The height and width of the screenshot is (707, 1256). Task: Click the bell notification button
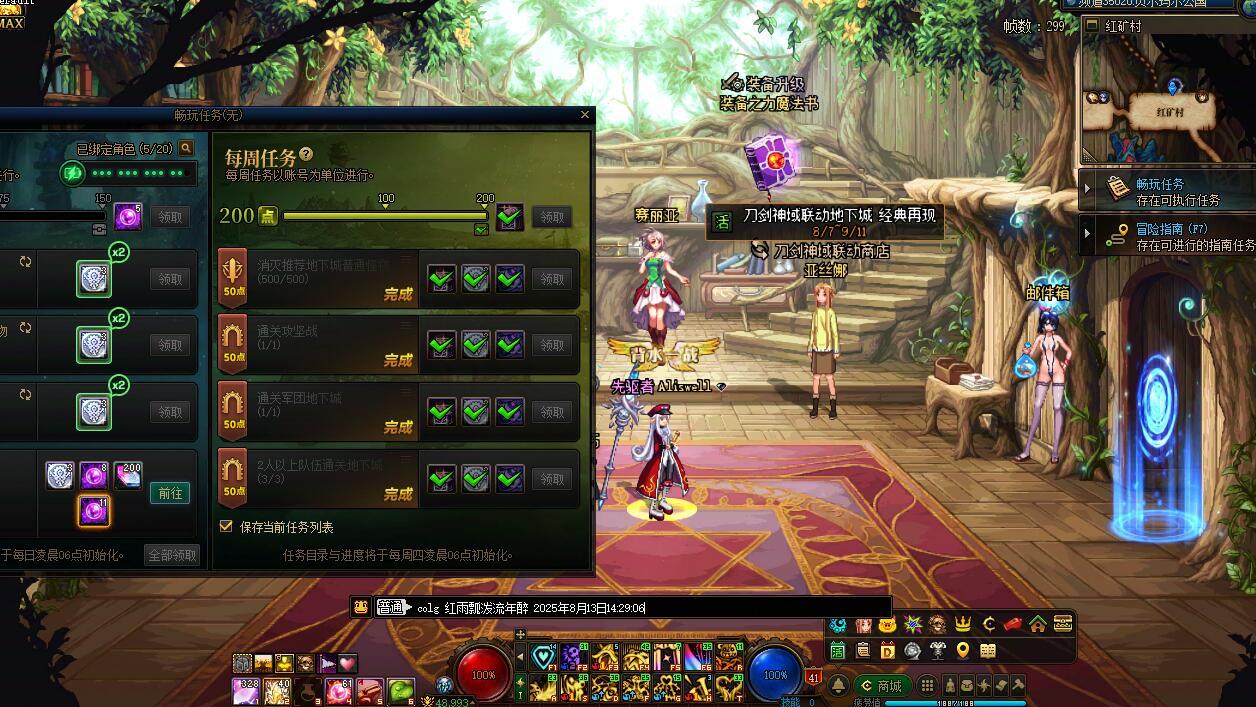(x=839, y=686)
